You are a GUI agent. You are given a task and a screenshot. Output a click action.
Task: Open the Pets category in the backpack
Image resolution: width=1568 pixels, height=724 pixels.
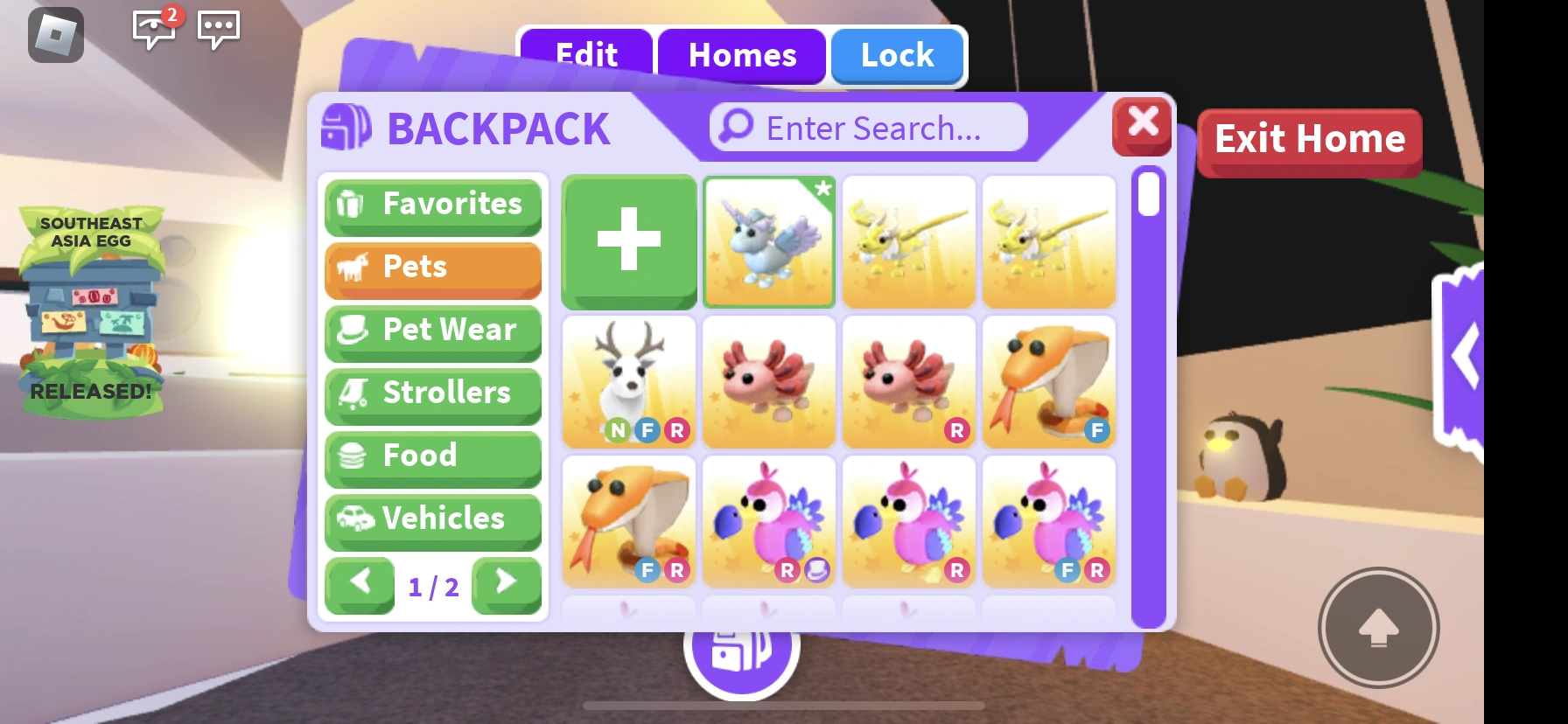coord(432,268)
